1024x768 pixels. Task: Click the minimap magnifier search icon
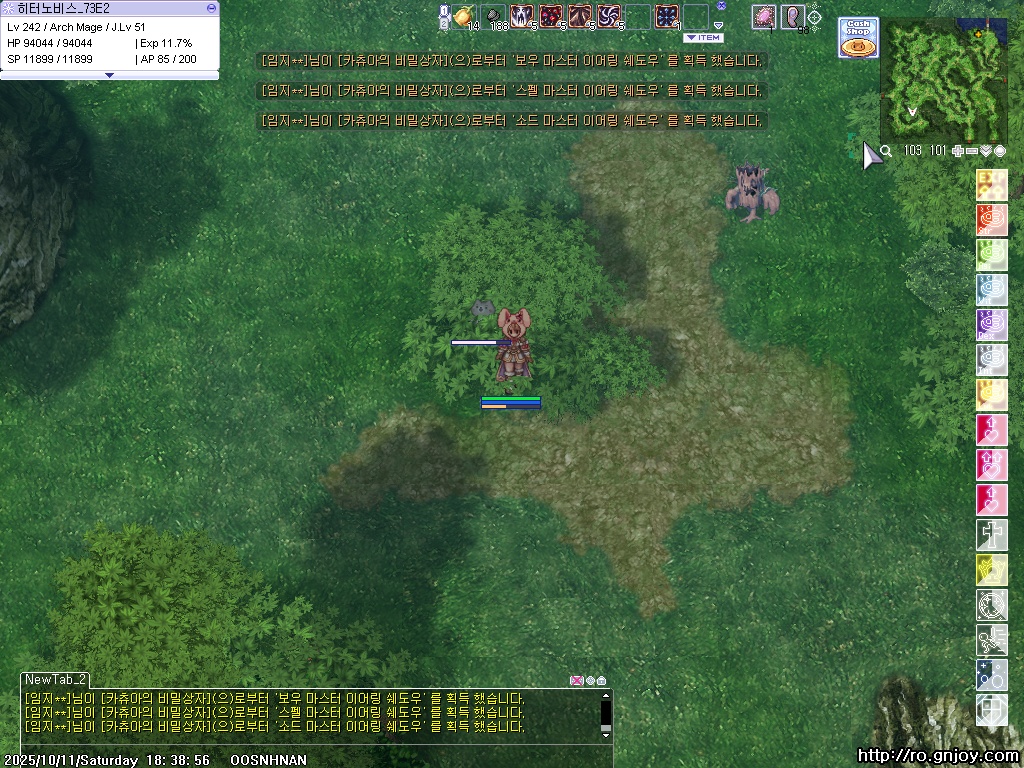886,151
